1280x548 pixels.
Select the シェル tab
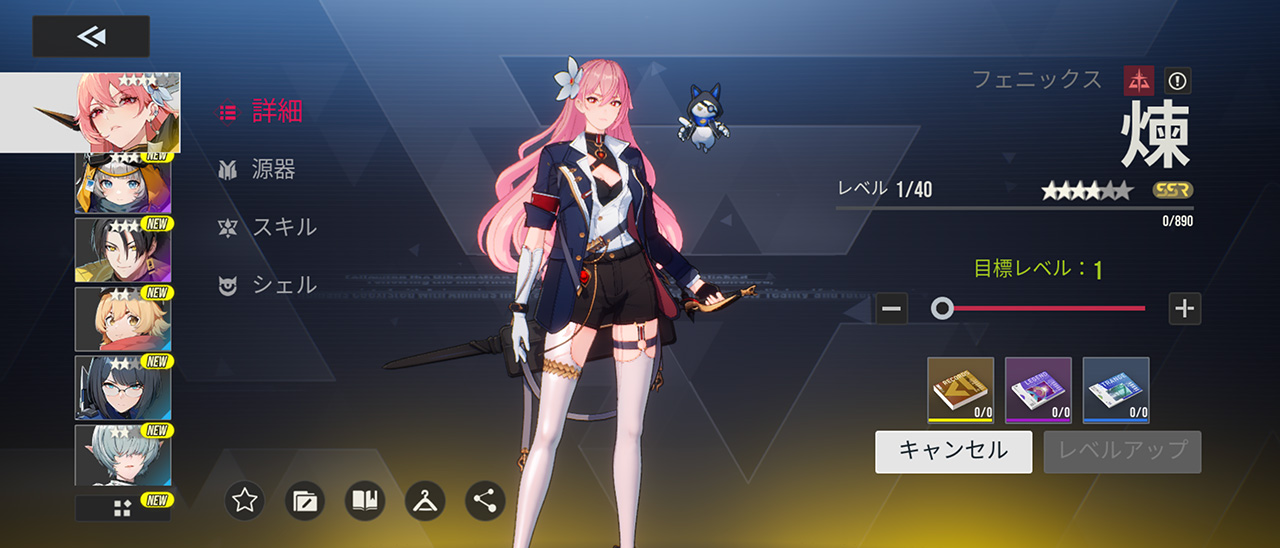point(268,286)
